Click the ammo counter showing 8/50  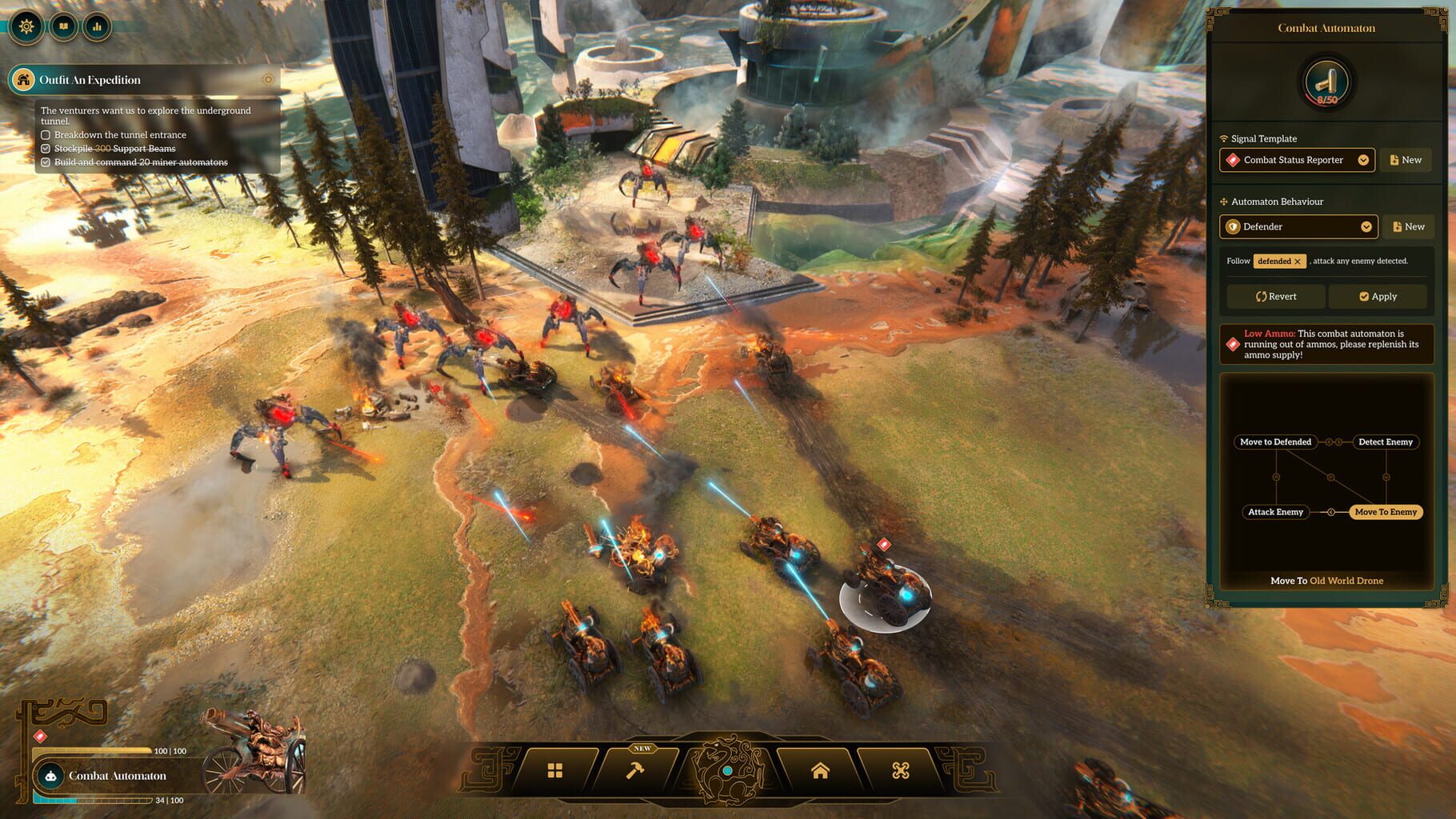point(1326,81)
